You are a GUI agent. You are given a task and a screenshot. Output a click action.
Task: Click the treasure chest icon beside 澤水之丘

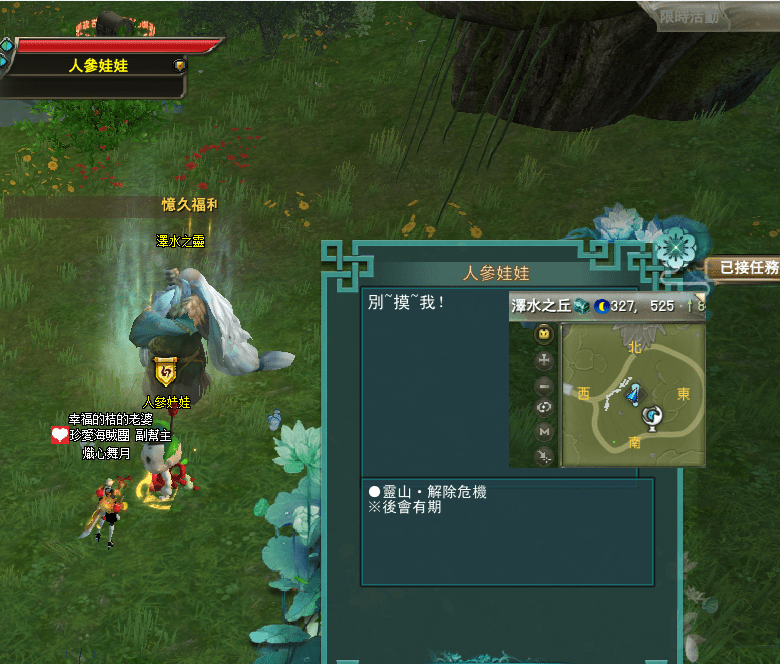coord(581,306)
